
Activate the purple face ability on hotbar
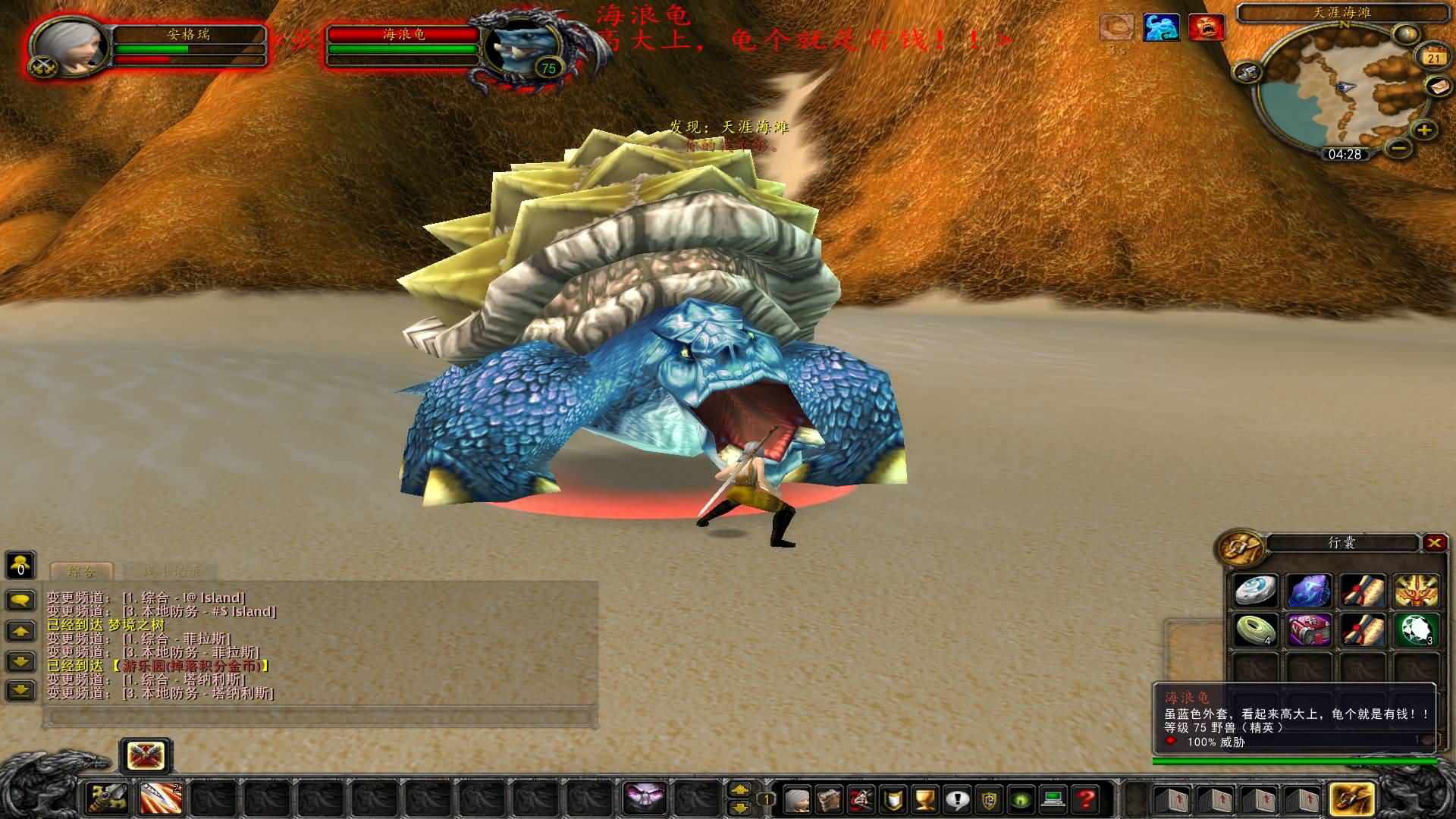[645, 798]
